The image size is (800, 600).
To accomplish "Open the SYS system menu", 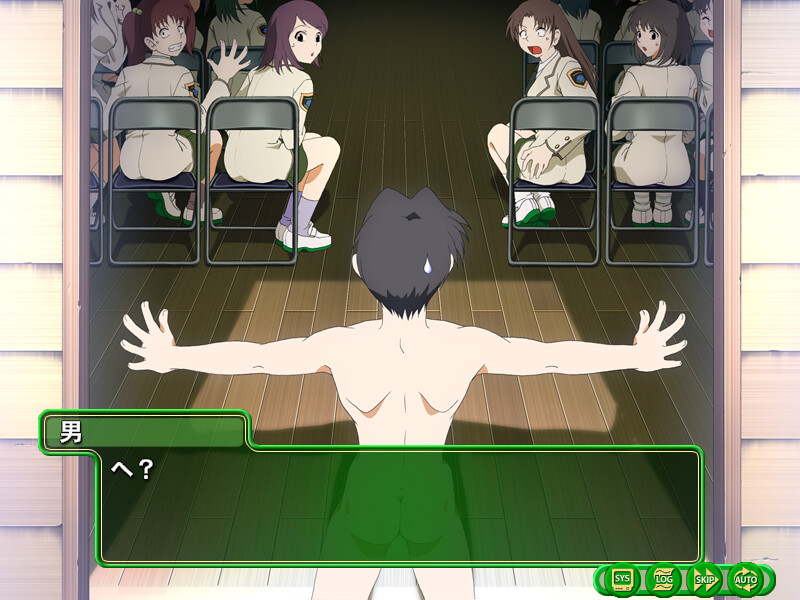I will pos(623,579).
